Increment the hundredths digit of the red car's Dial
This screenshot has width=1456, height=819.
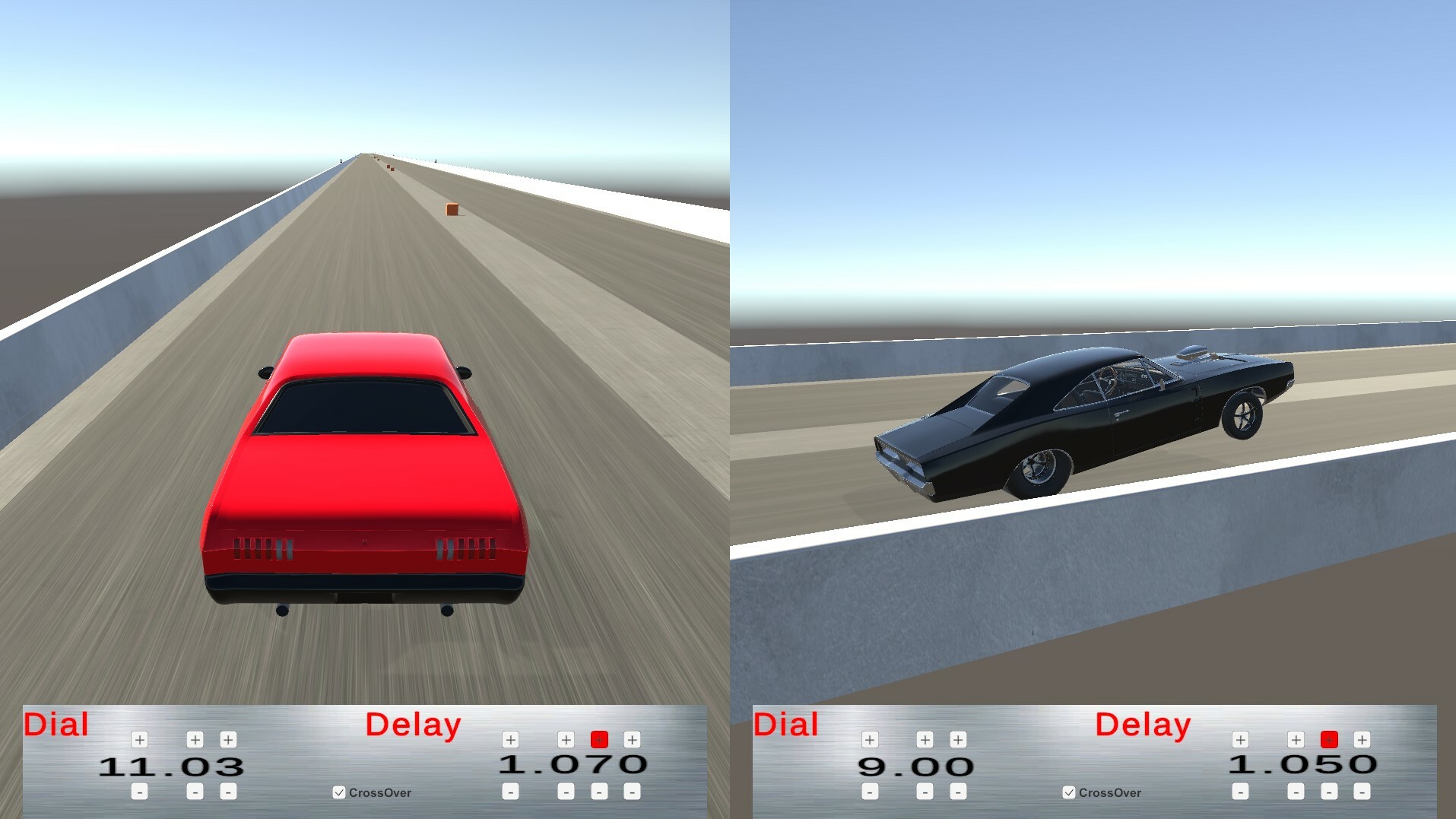[x=230, y=738]
